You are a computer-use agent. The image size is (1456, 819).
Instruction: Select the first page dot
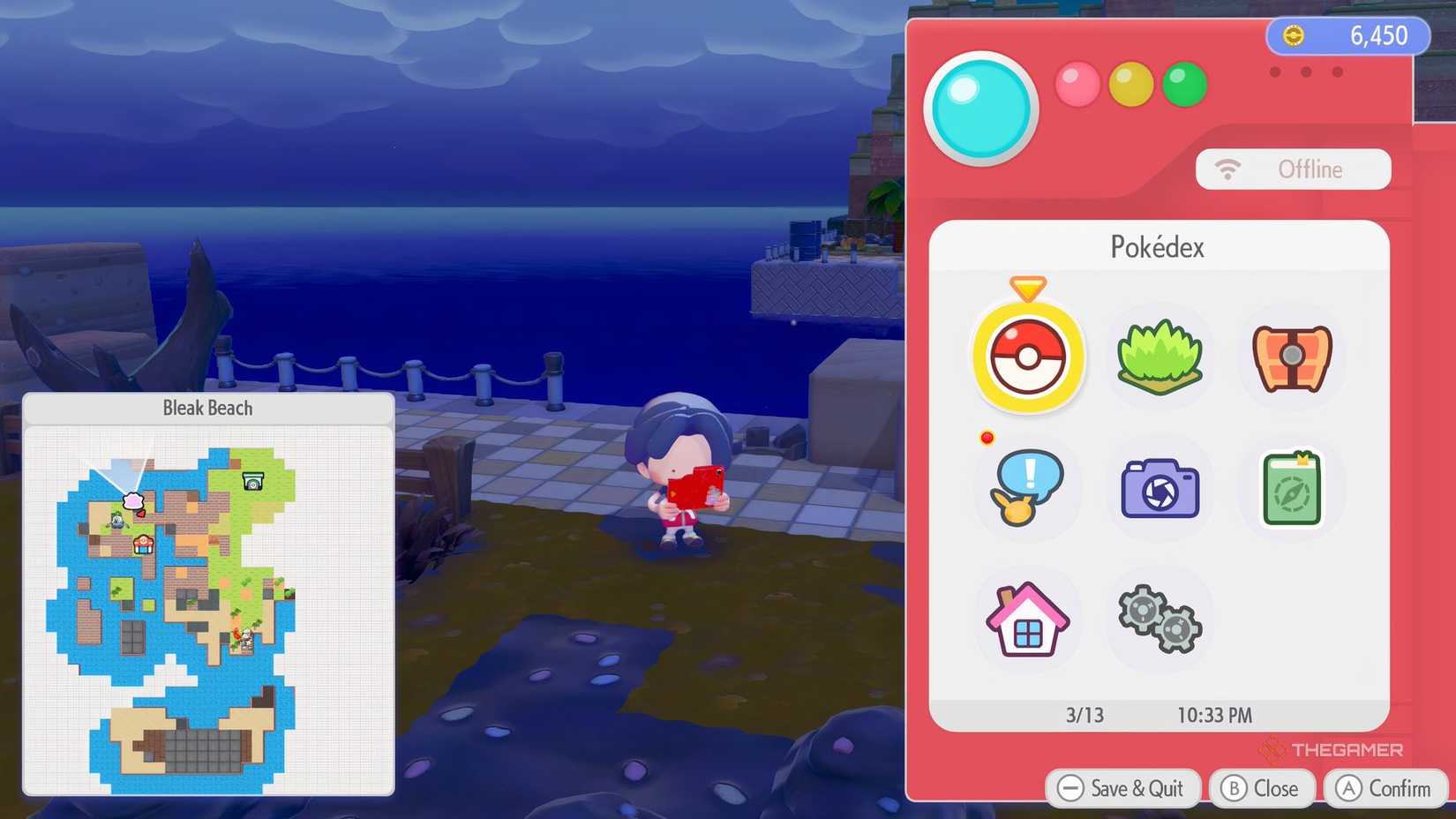click(1274, 72)
